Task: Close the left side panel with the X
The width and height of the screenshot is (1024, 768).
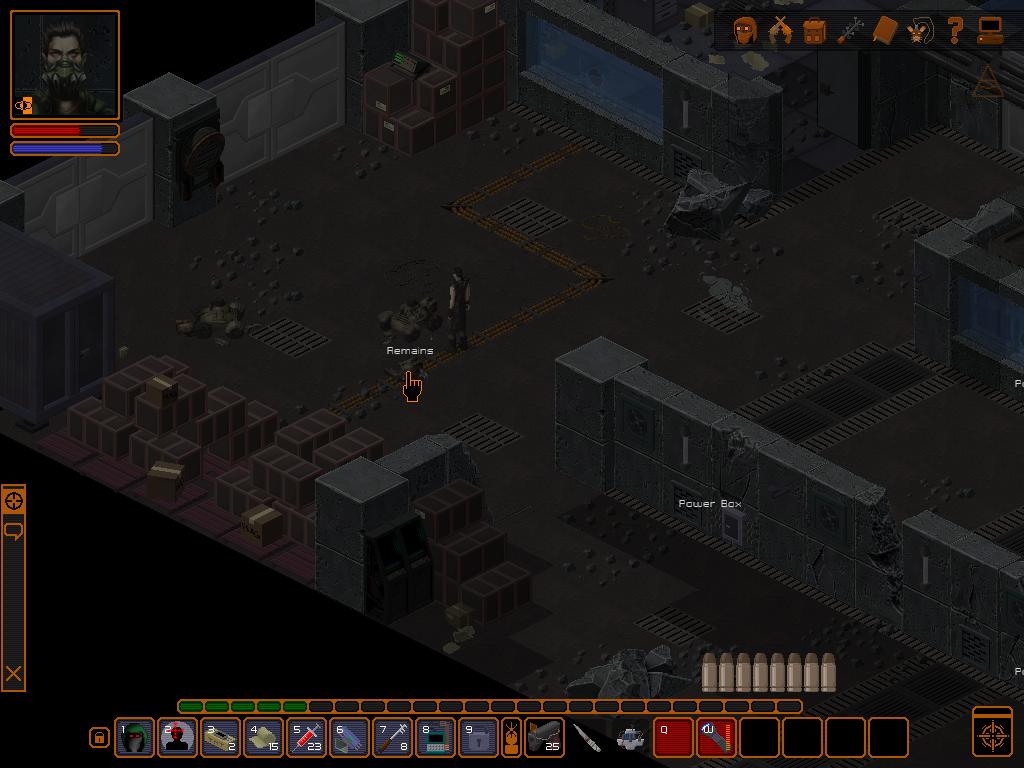Action: (x=14, y=674)
